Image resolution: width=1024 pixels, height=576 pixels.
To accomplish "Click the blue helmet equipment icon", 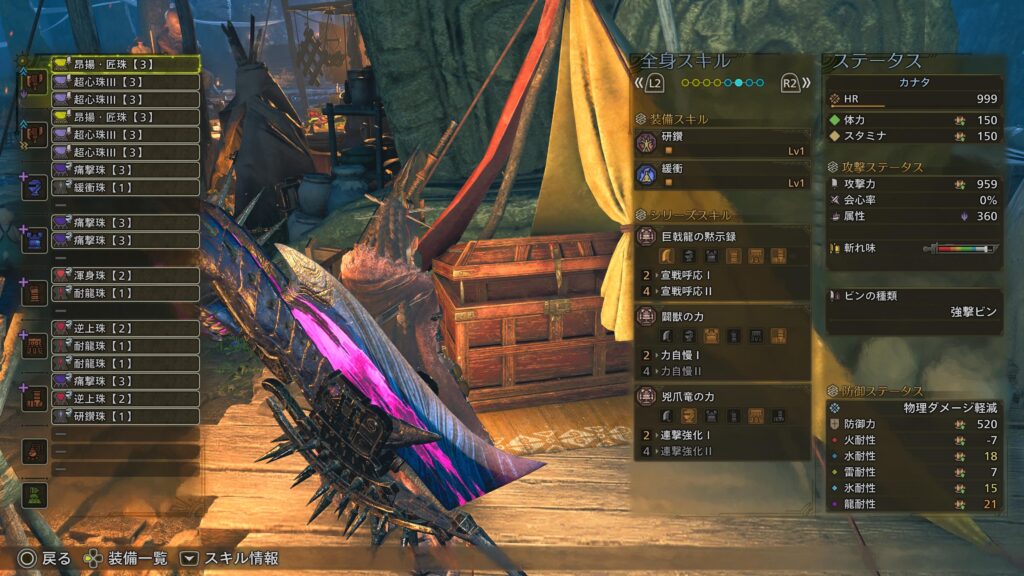I will pos(35,187).
